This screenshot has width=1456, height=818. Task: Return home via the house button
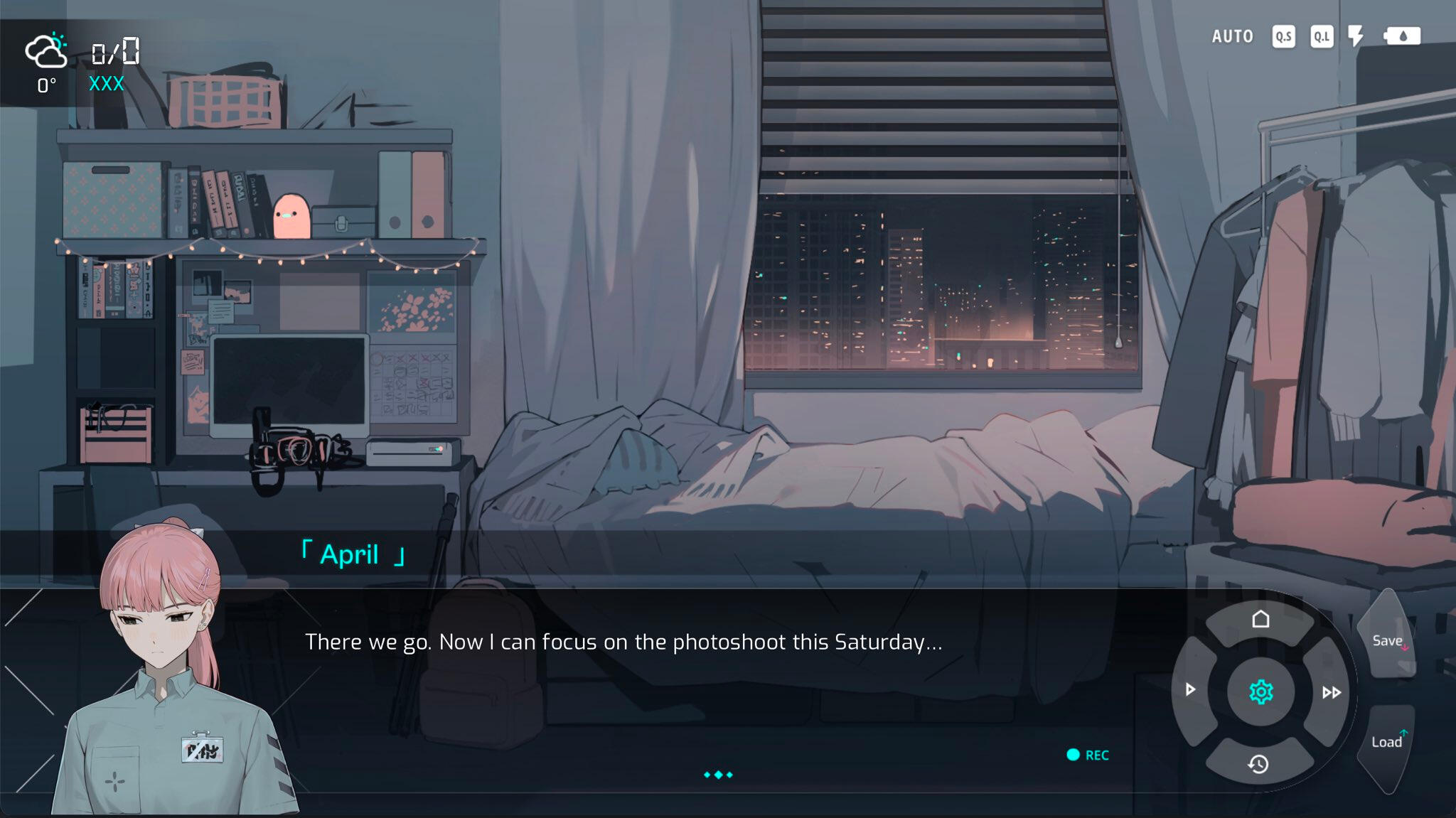pos(1260,620)
